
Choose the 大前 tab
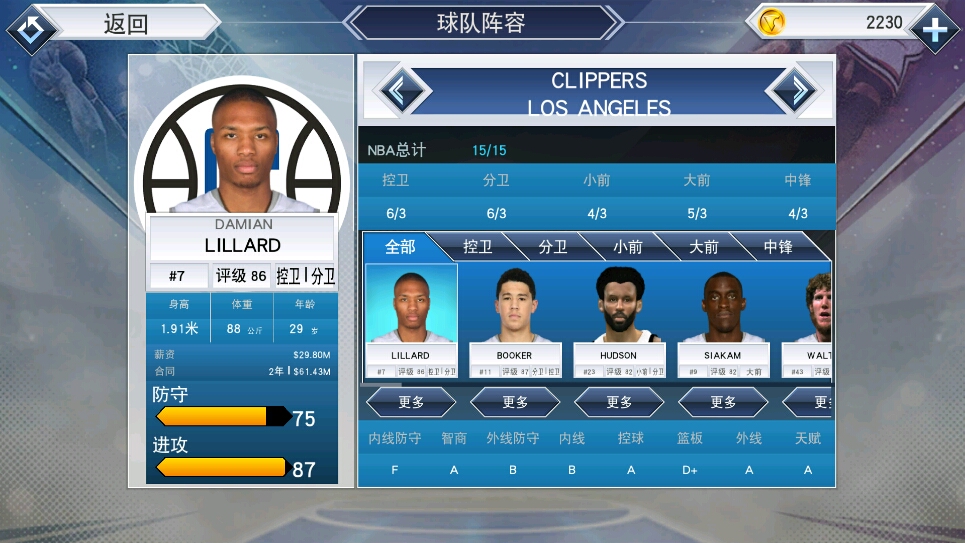[x=703, y=246]
